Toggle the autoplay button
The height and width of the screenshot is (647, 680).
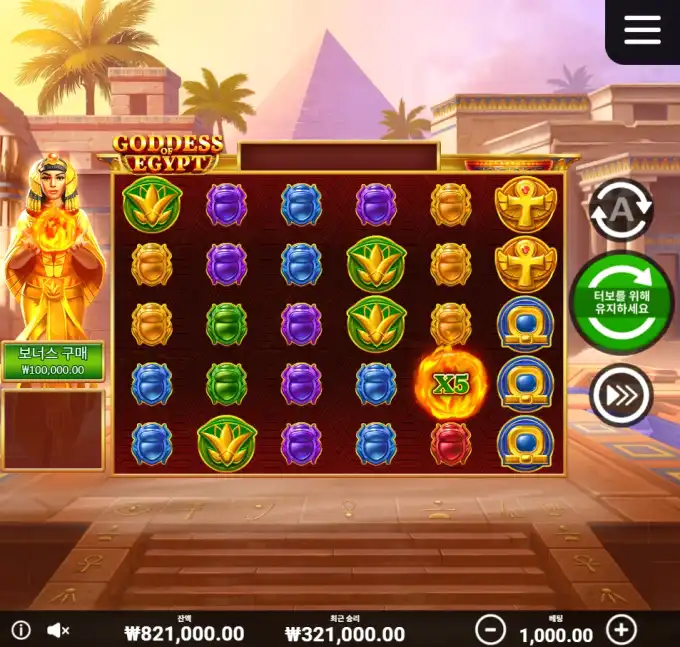tap(620, 209)
